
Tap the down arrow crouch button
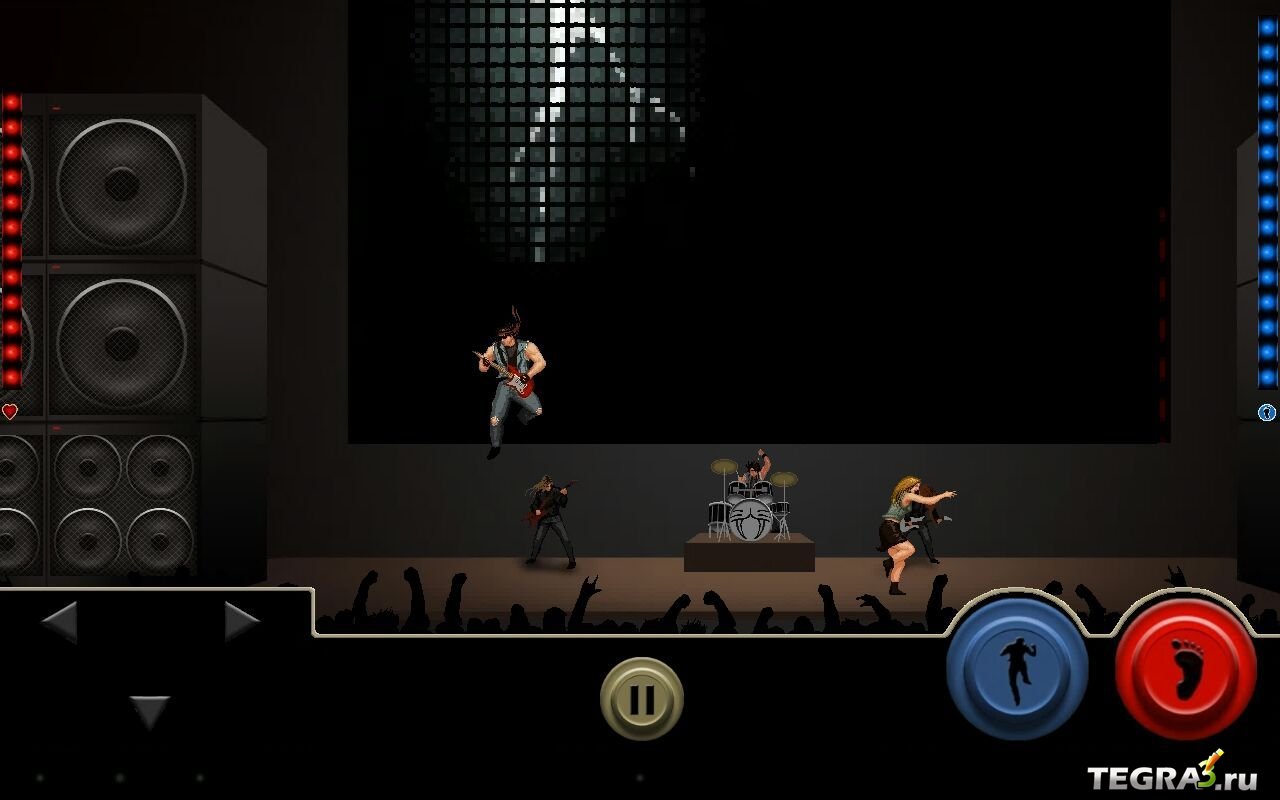(150, 711)
